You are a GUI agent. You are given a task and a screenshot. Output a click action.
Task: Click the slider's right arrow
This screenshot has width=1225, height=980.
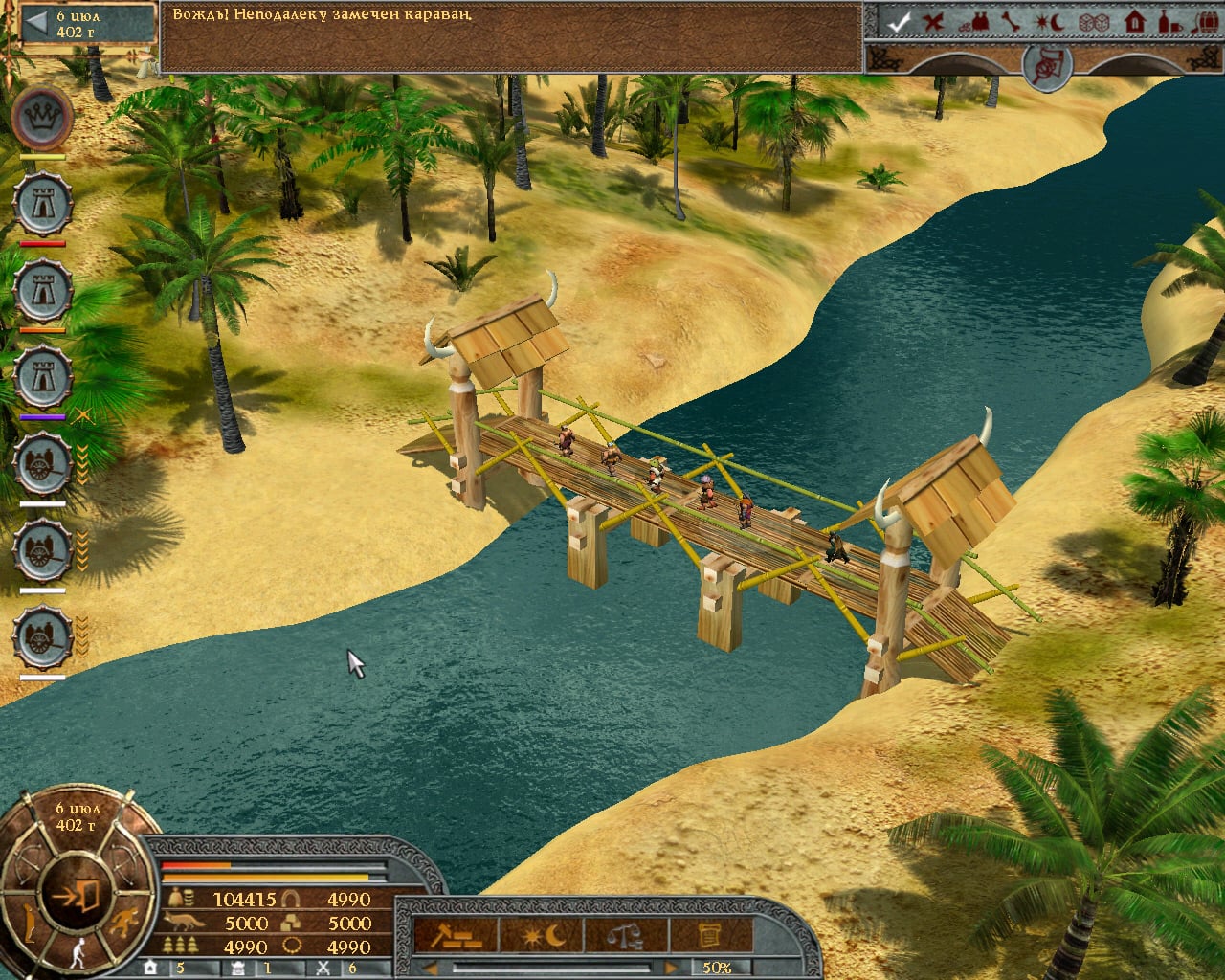tap(672, 968)
